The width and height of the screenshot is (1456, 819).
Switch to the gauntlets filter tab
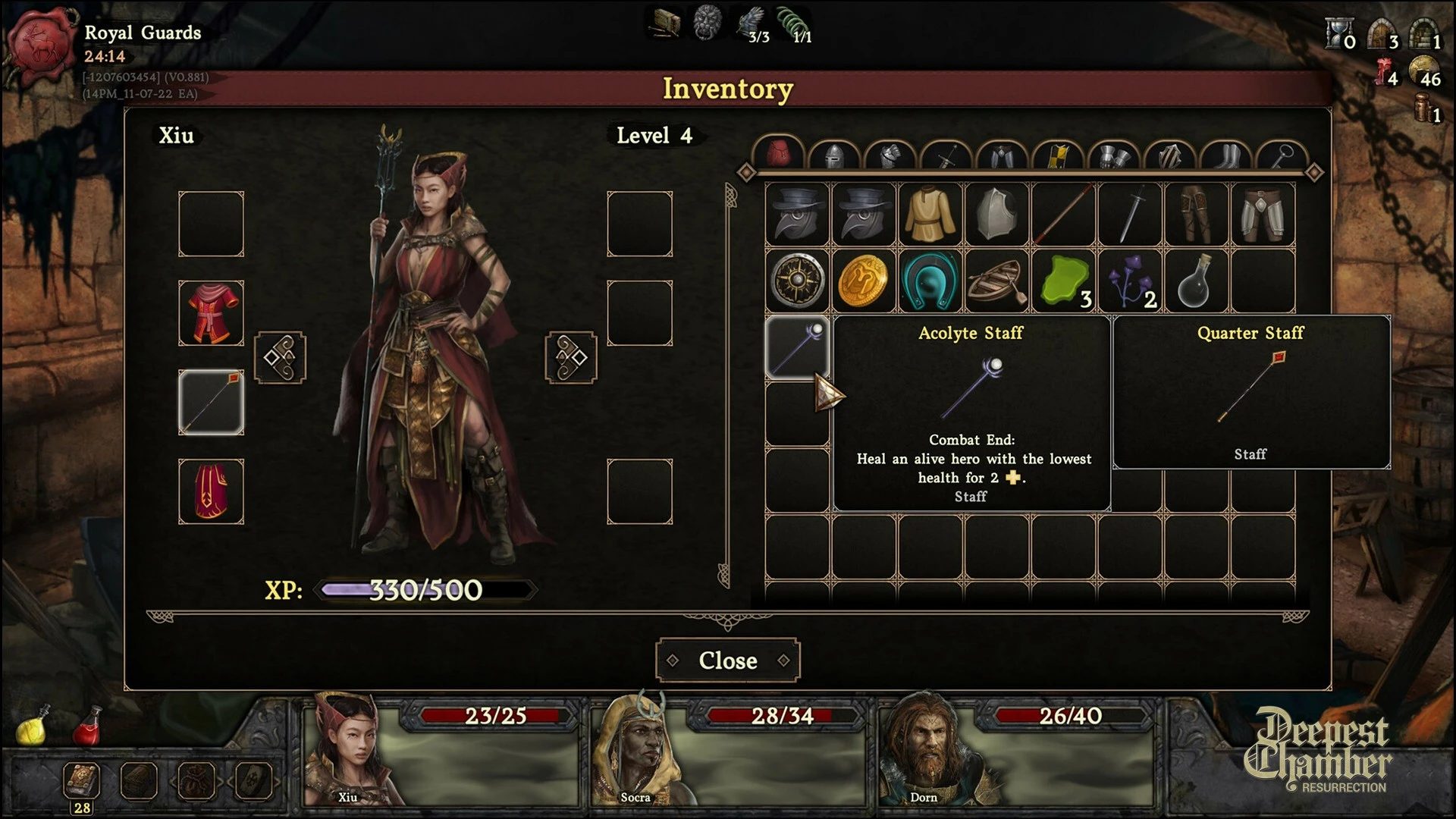pyautogui.click(x=1115, y=156)
